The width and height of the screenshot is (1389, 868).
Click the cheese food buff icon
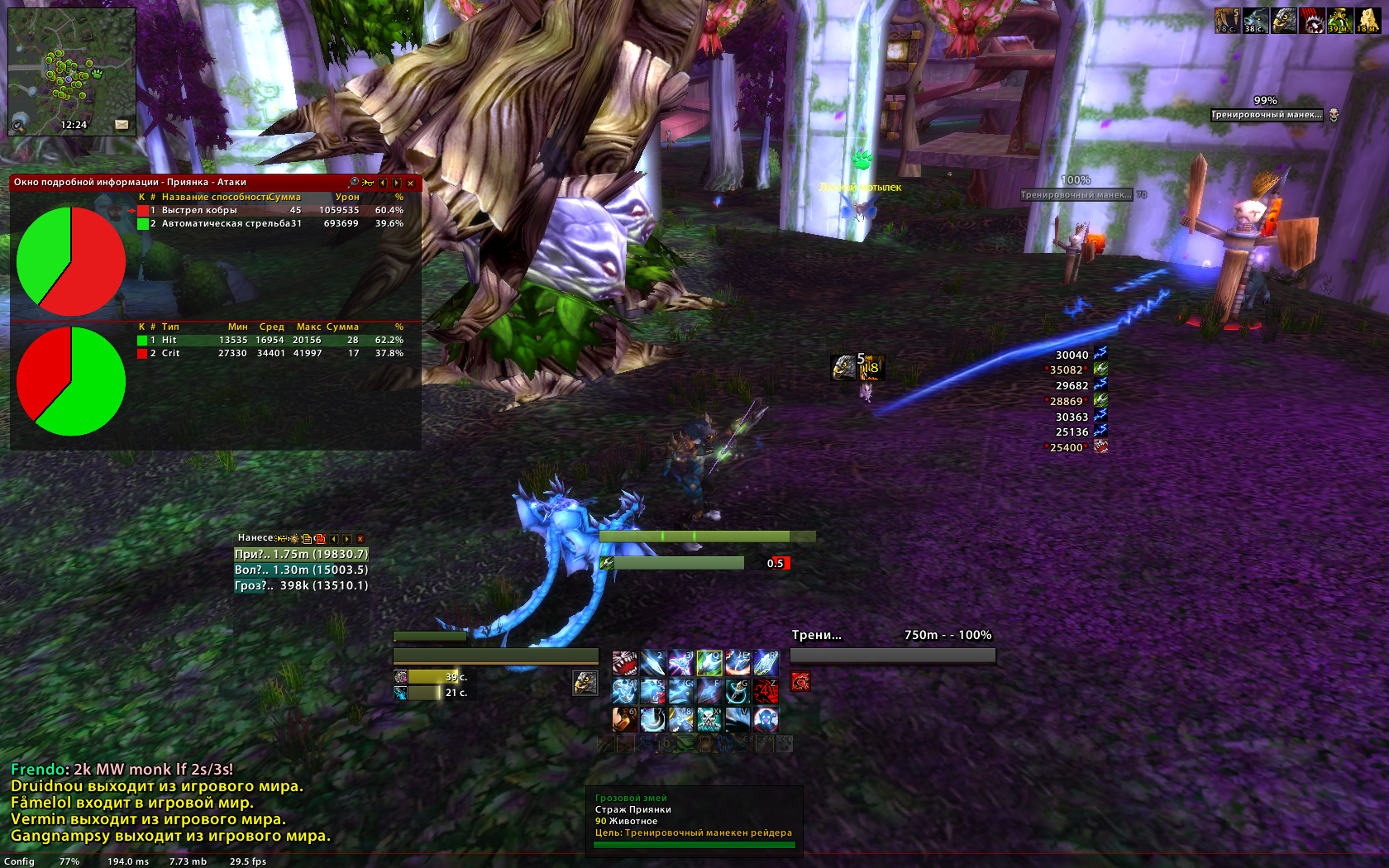[1368, 21]
